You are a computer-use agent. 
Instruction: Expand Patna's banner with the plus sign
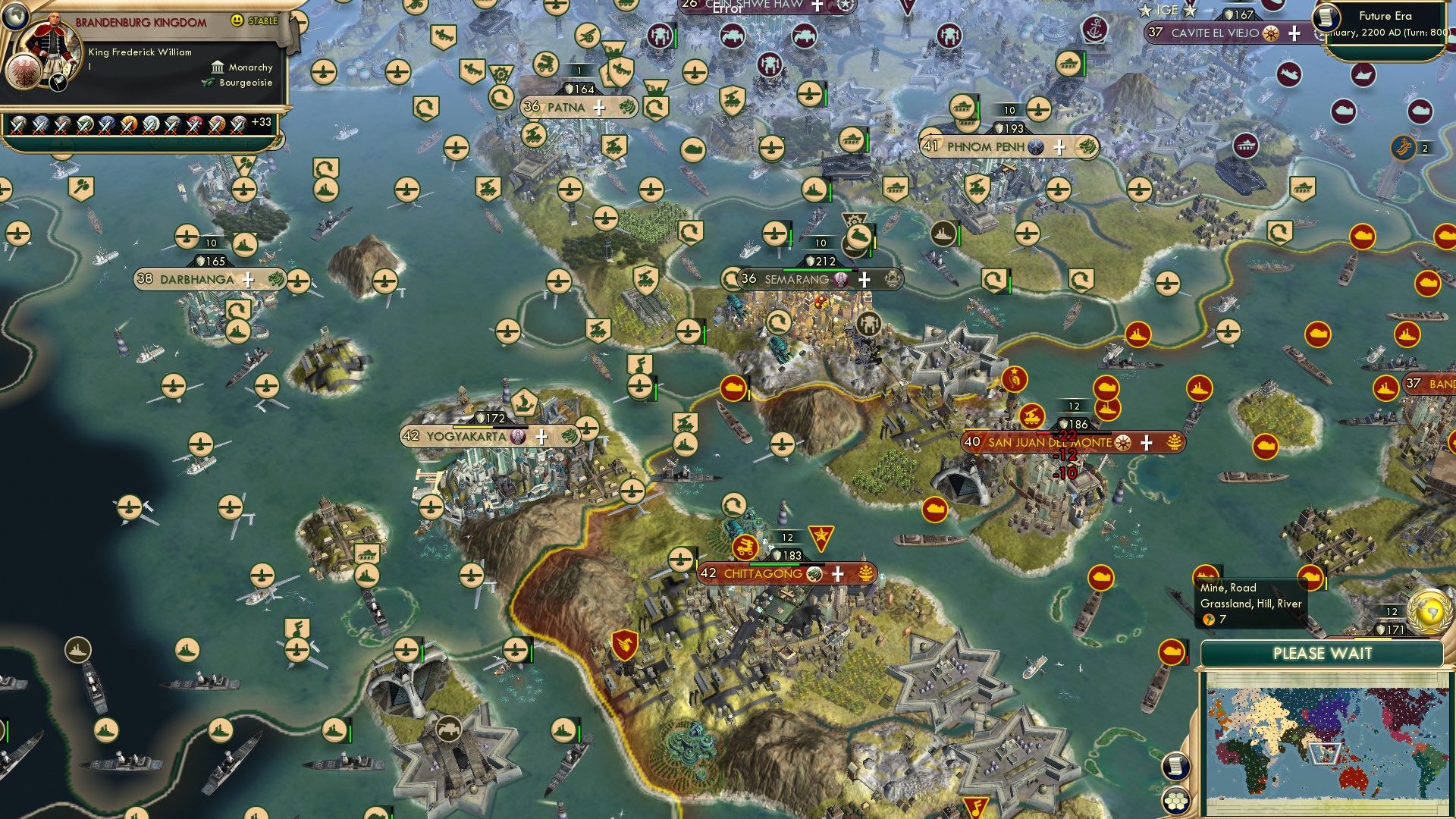coord(598,108)
